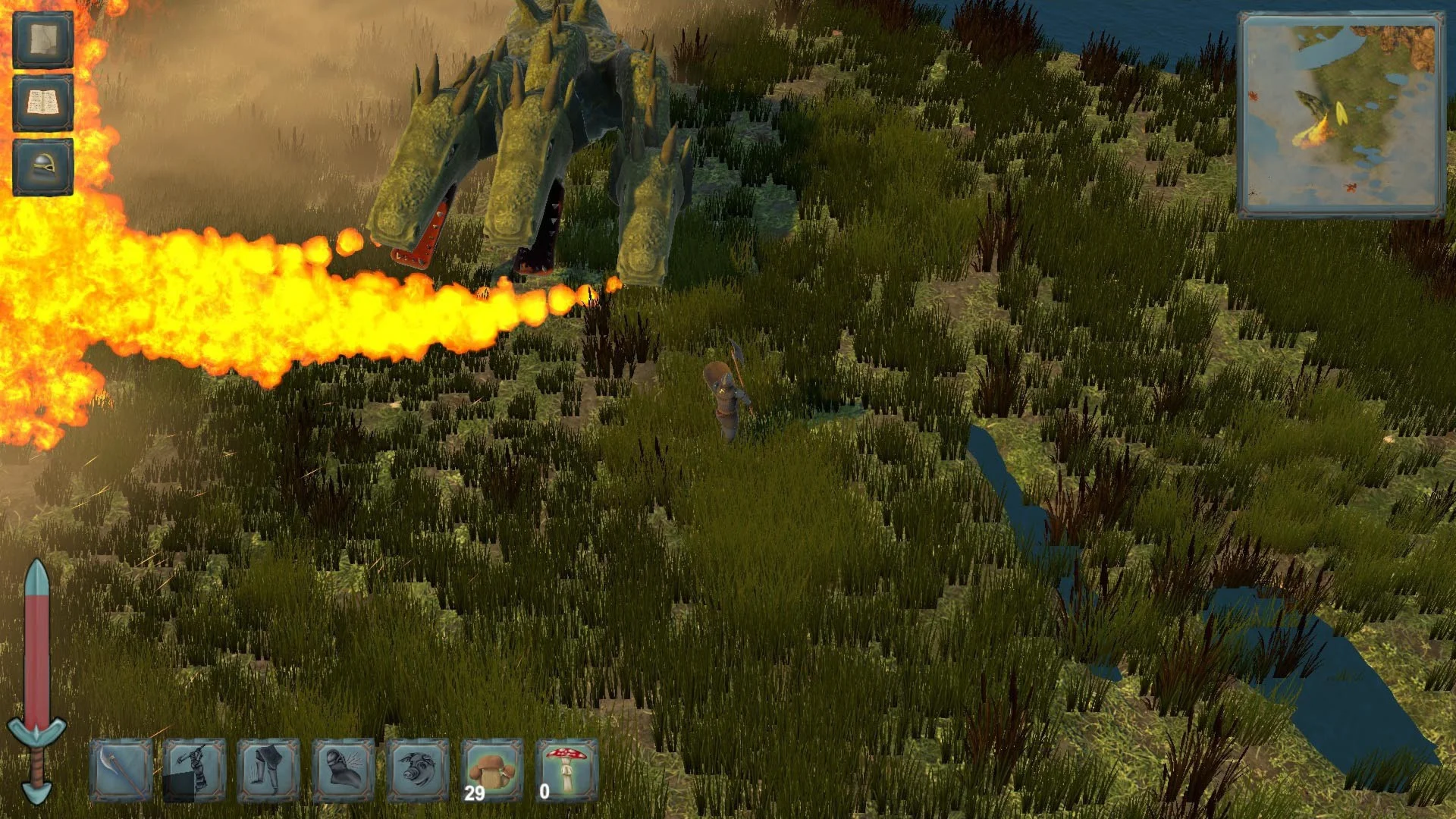The height and width of the screenshot is (819, 1456).
Task: Select the red fly agaric mushroom slot
Action: (x=566, y=770)
